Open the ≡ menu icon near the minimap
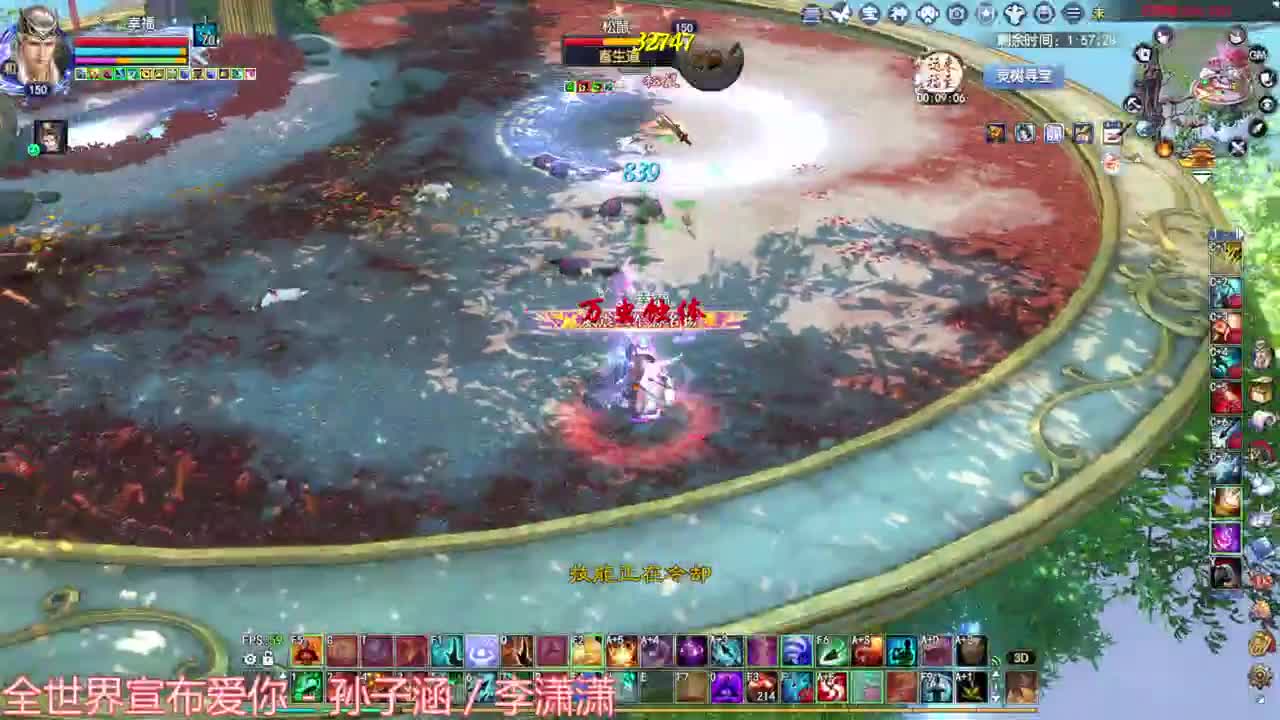The height and width of the screenshot is (720, 1280). point(1073,13)
